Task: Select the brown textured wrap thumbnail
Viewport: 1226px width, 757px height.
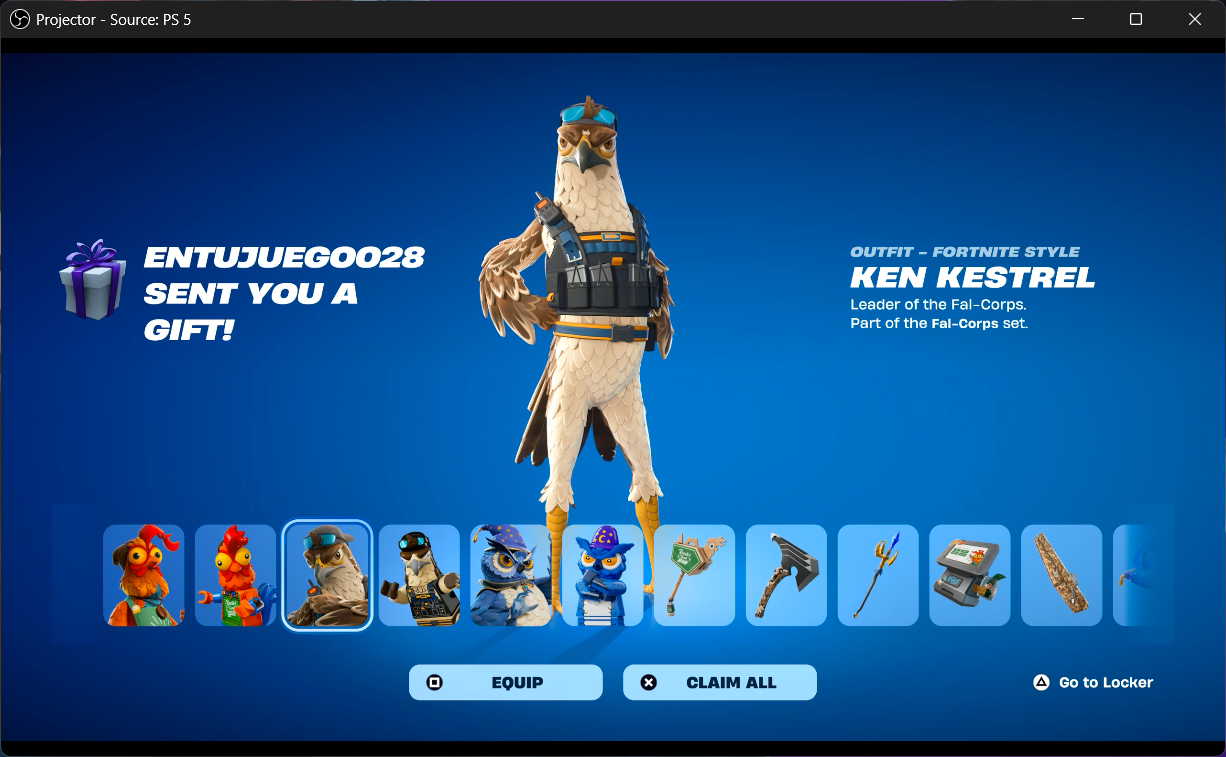Action: (1061, 575)
